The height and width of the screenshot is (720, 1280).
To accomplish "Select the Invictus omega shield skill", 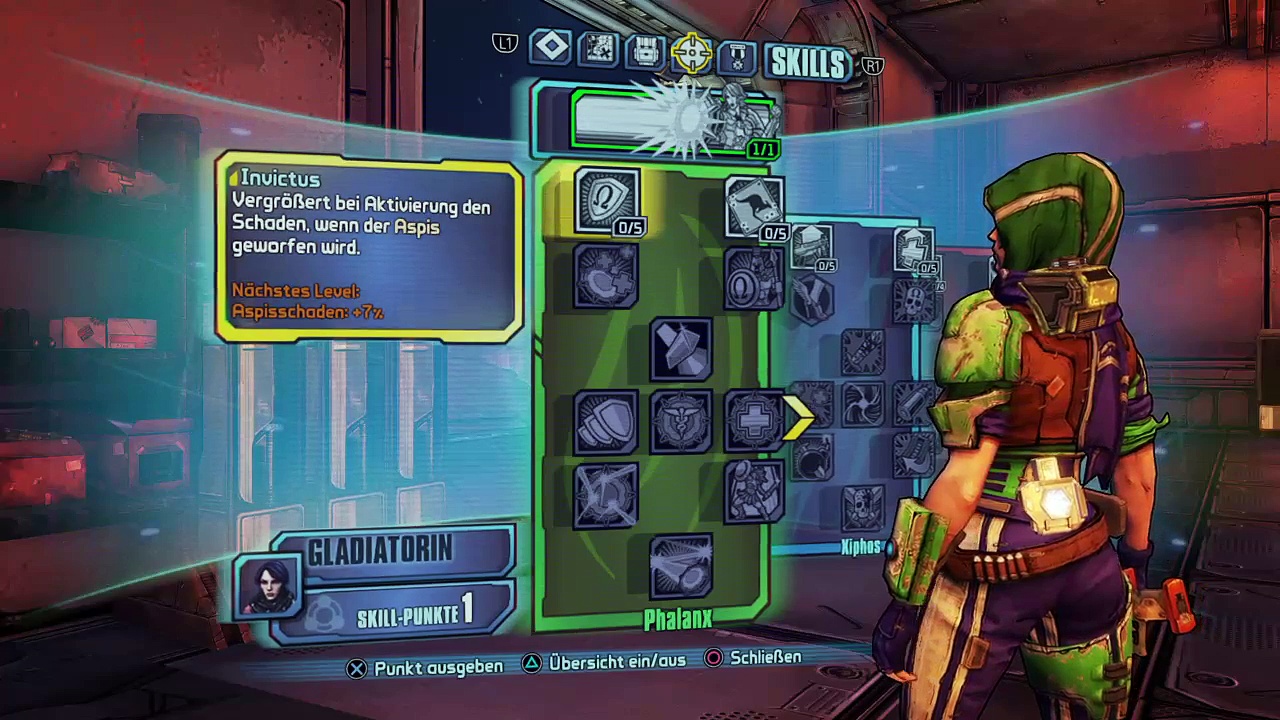I will (x=606, y=198).
